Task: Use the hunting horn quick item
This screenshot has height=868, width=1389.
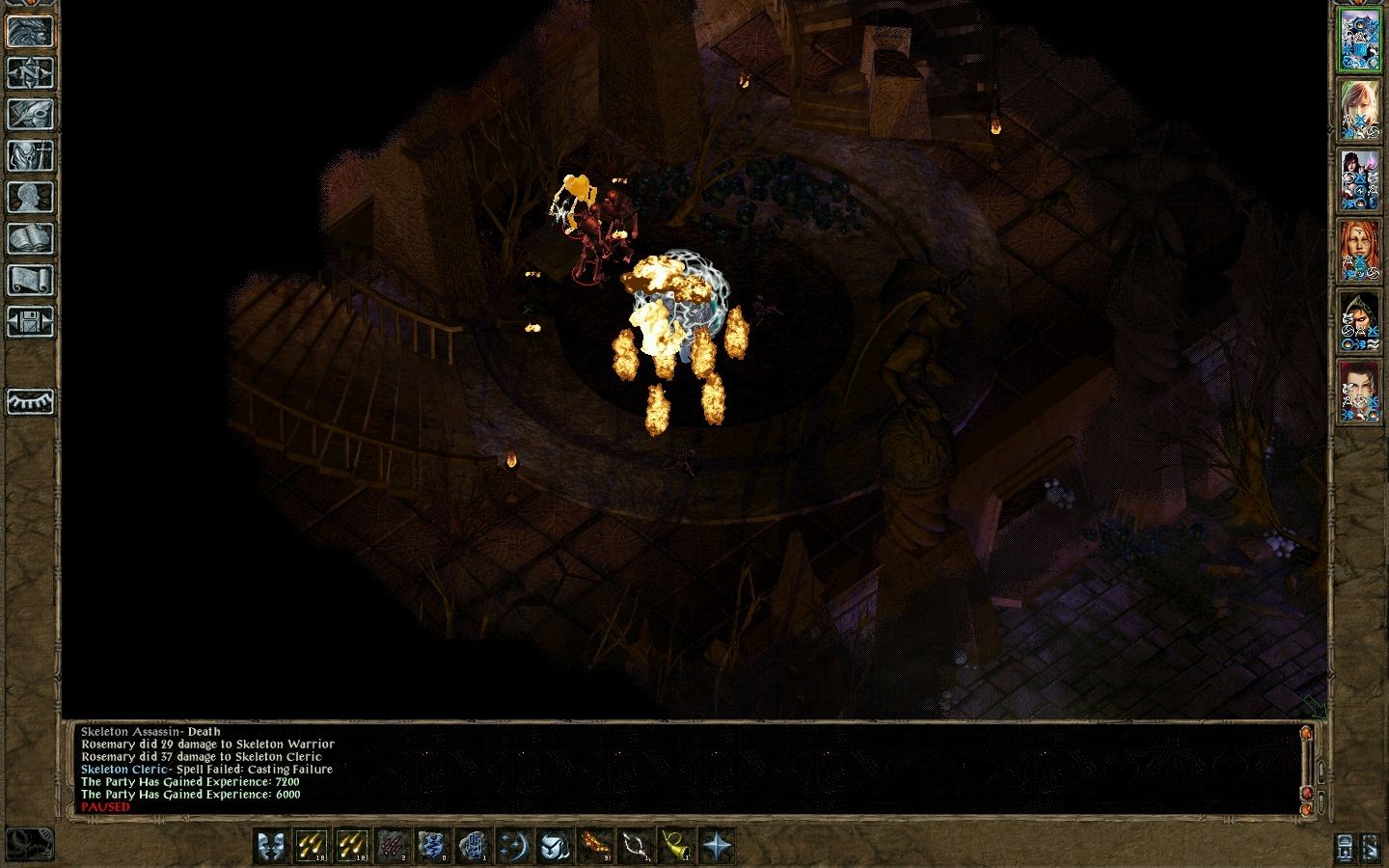Action: click(x=673, y=846)
